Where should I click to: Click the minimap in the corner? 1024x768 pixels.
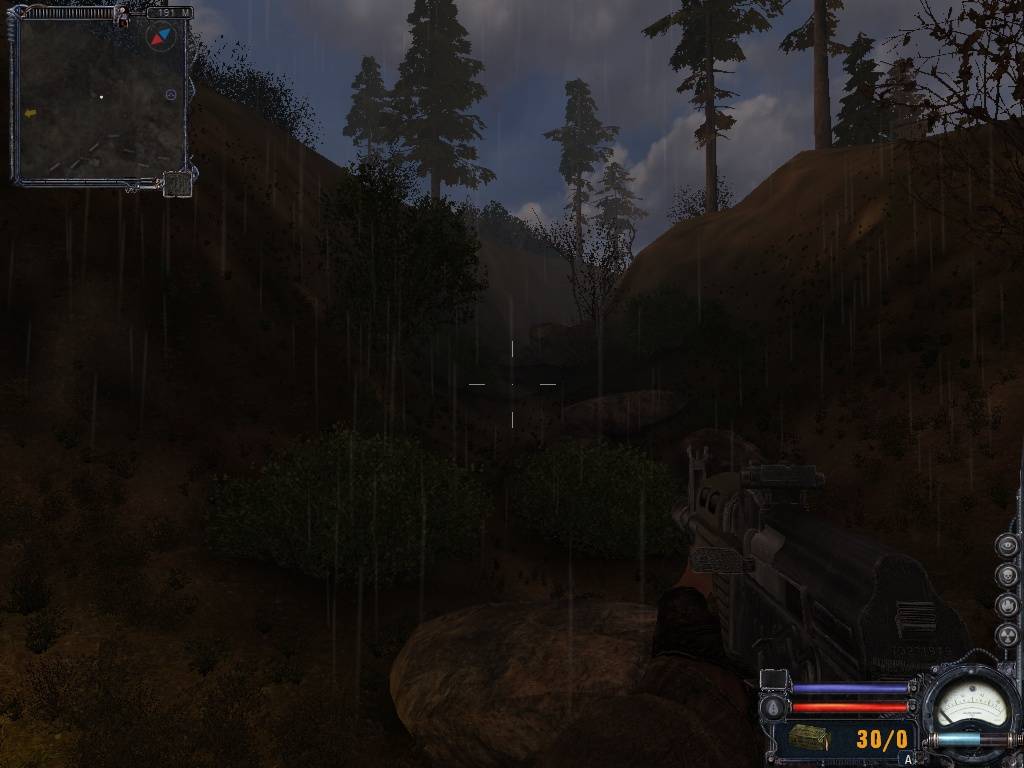[100, 98]
